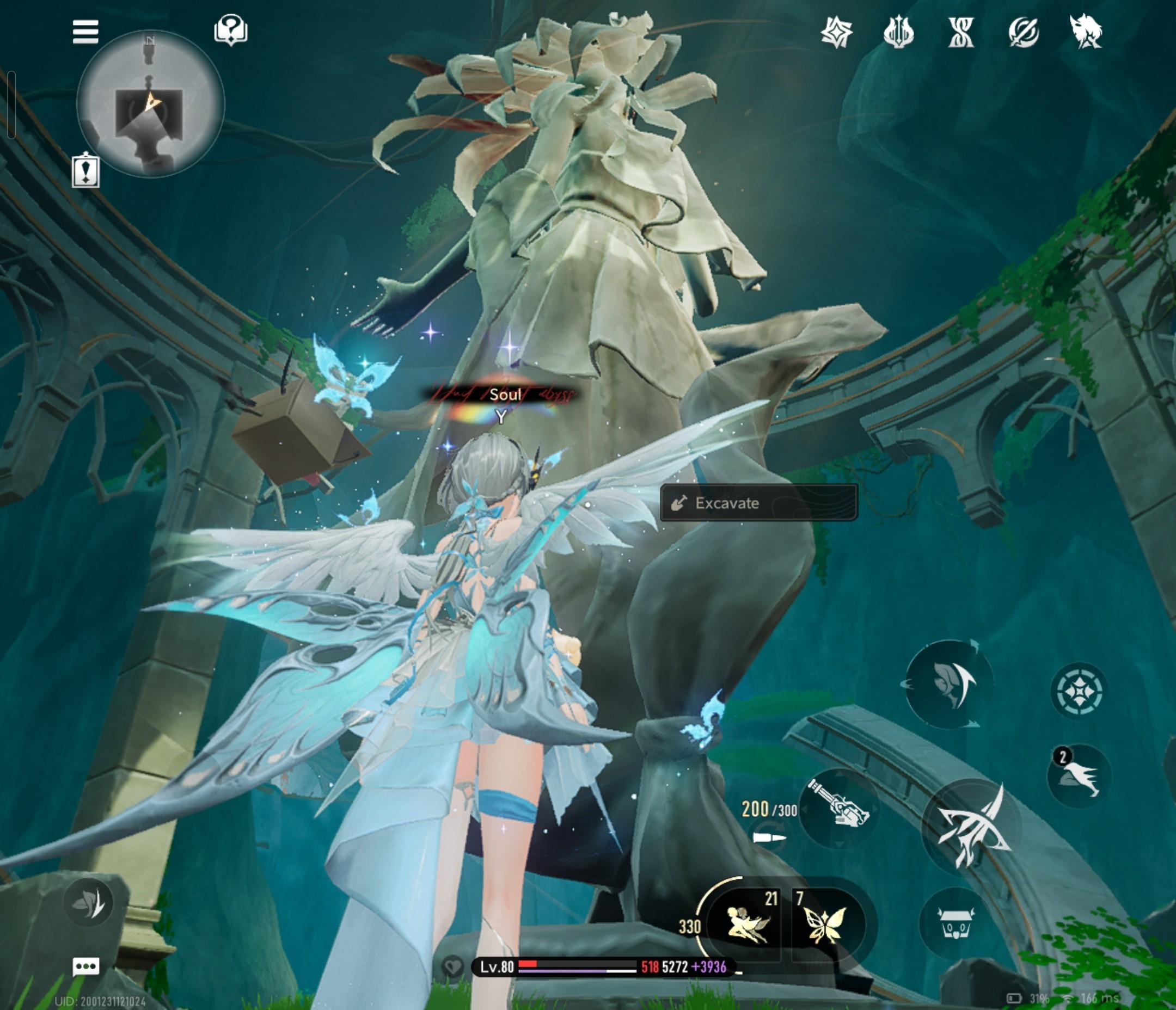Screen dimensions: 1176x1010
Task: Reload ammo with the bullet icon
Action: pyautogui.click(x=770, y=837)
